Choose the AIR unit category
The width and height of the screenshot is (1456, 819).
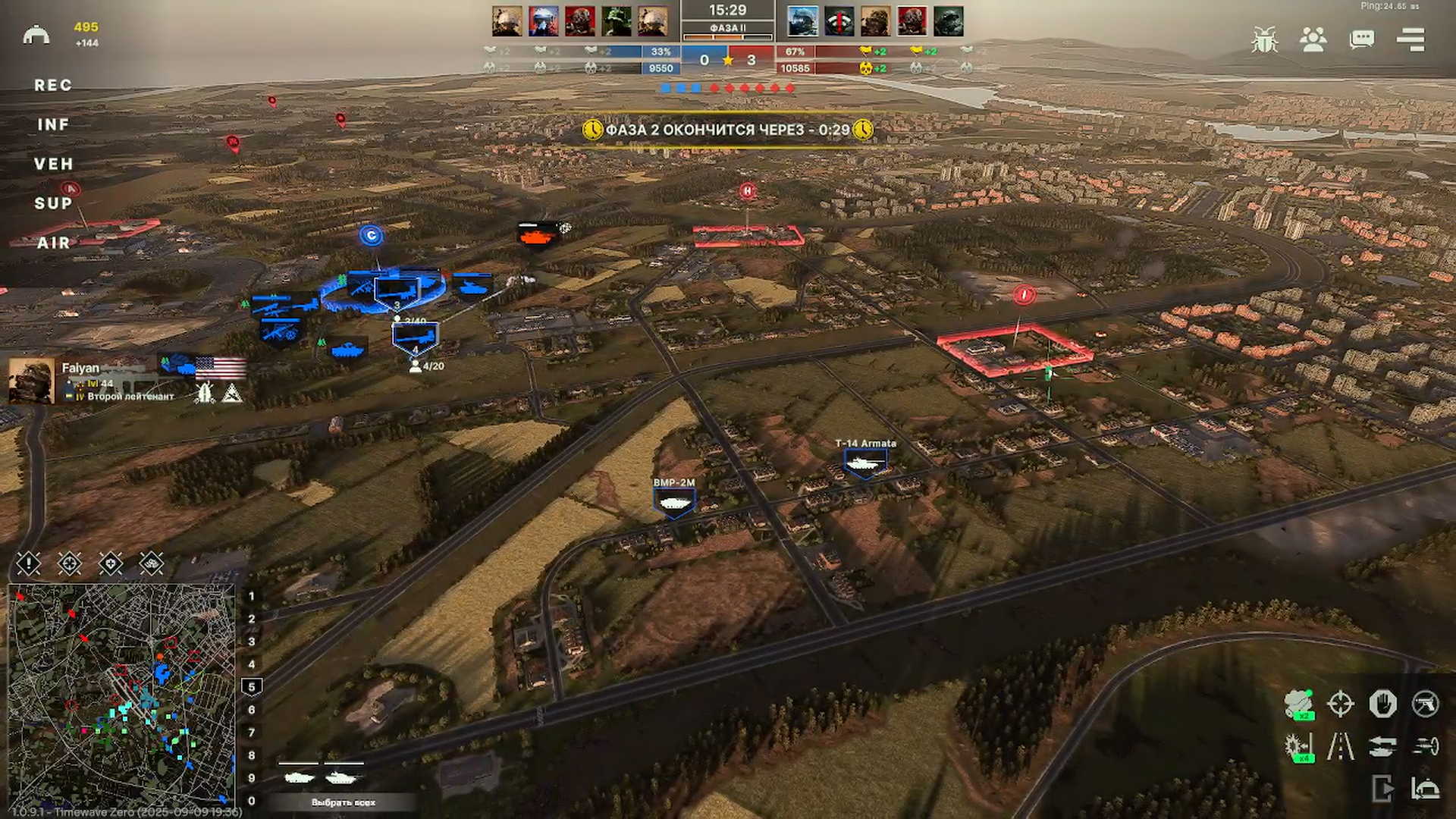(53, 243)
